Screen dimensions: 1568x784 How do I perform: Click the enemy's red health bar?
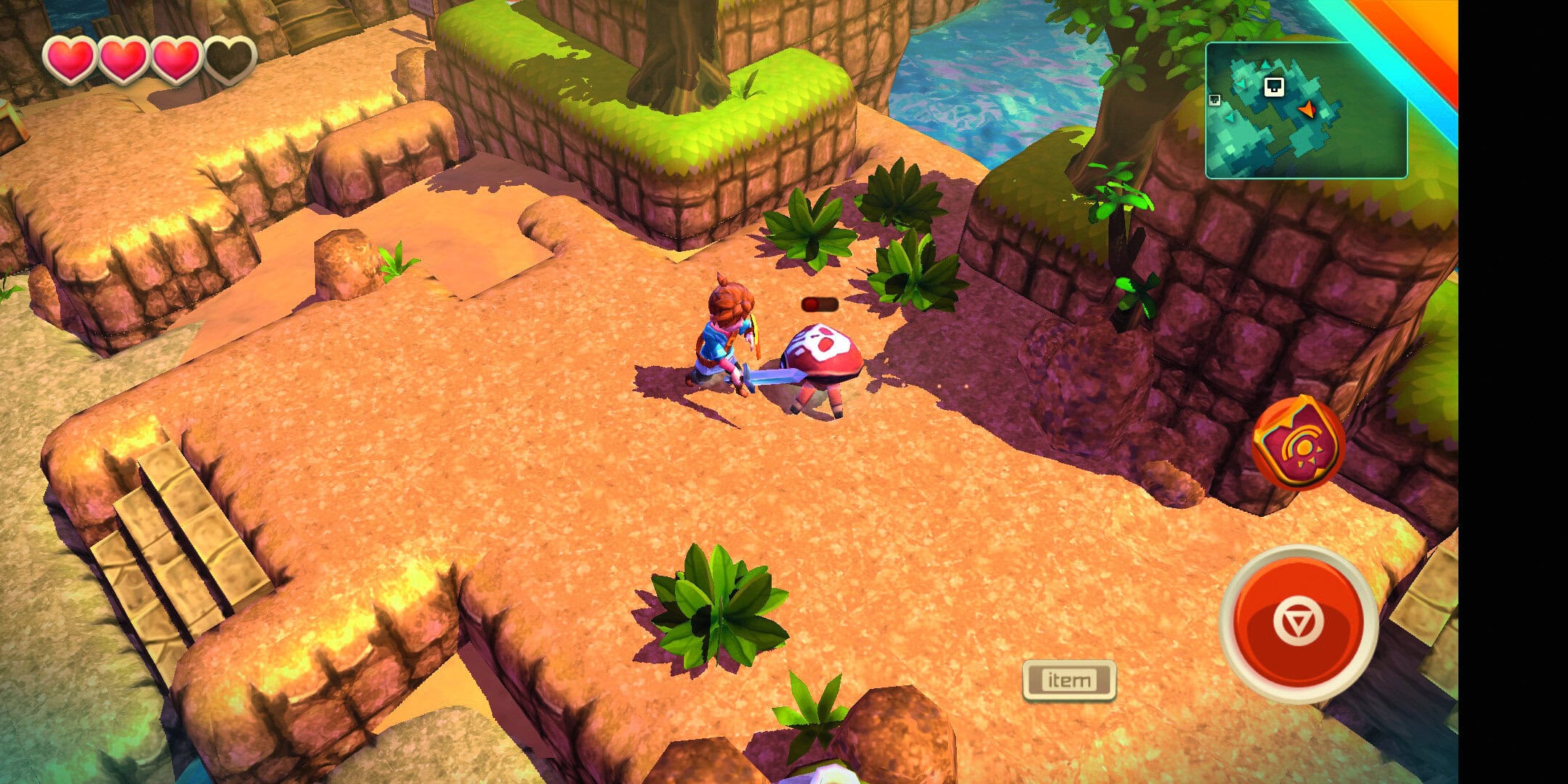pos(819,305)
